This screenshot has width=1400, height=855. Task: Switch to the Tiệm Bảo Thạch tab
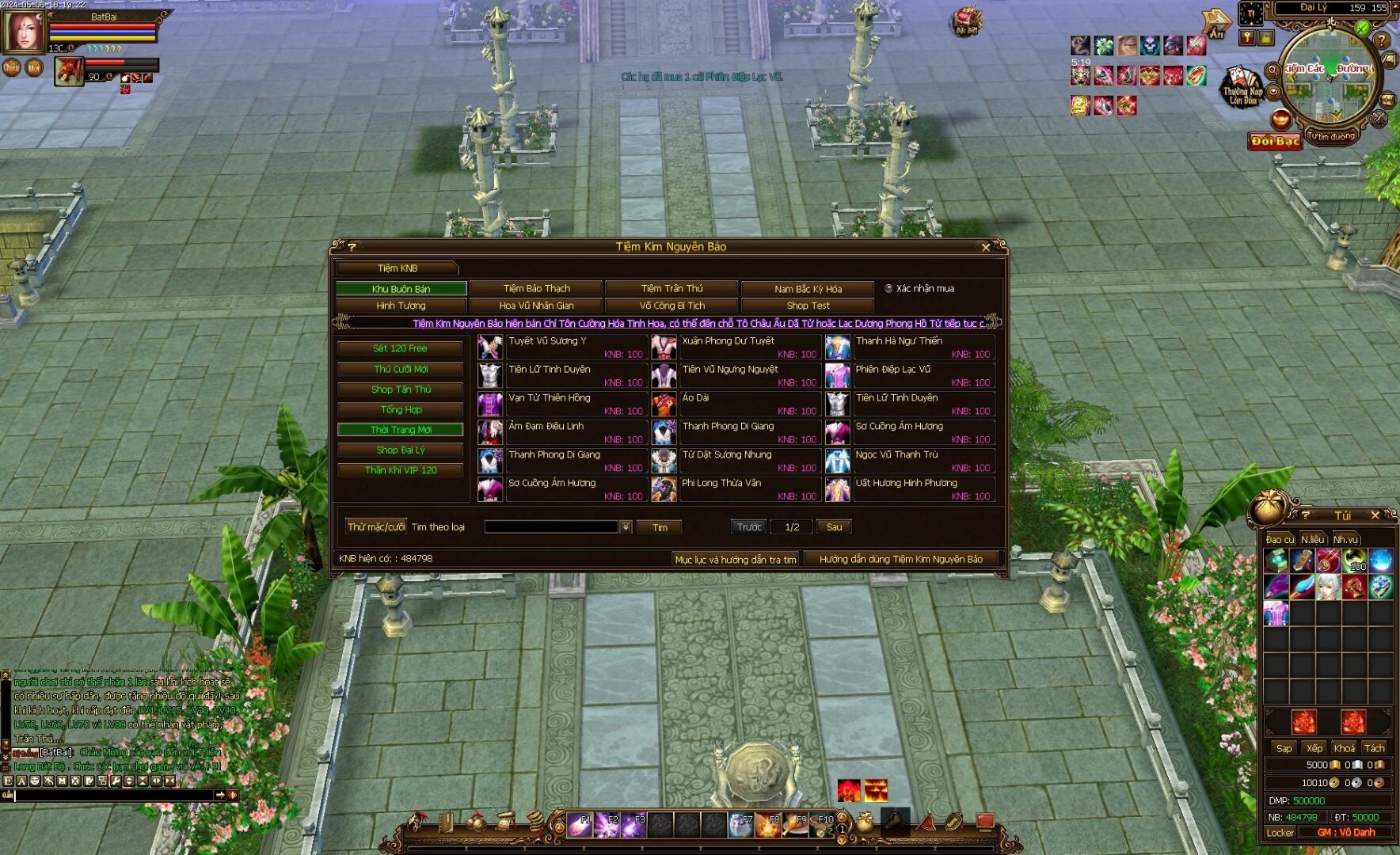tap(536, 288)
